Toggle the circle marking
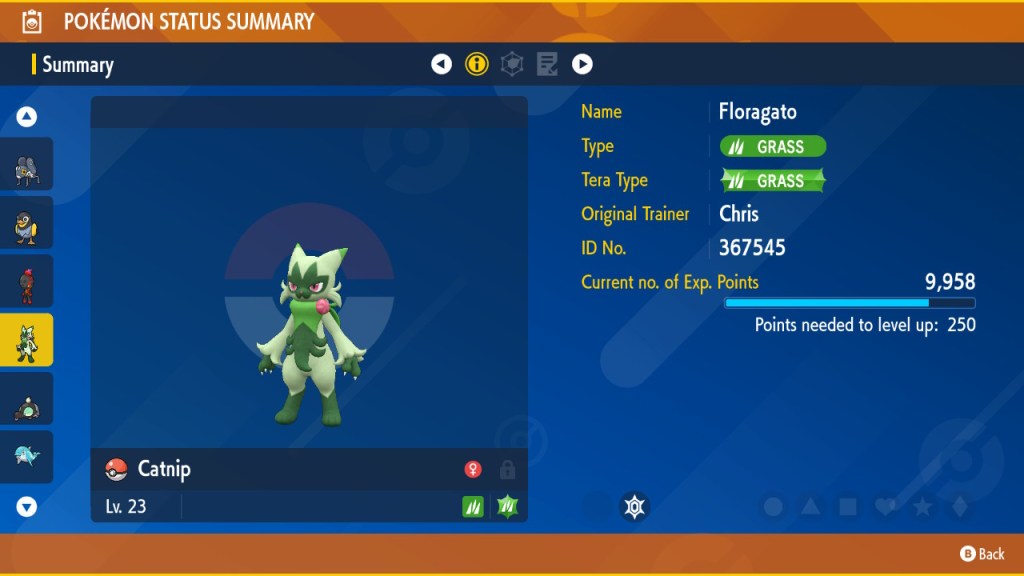The image size is (1024, 576). tap(773, 507)
